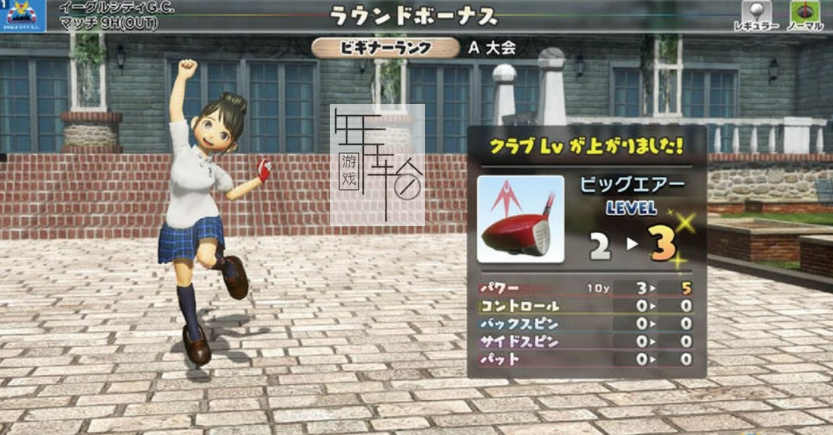Select the パワー stat row
This screenshot has width=833, height=435.
587,288
